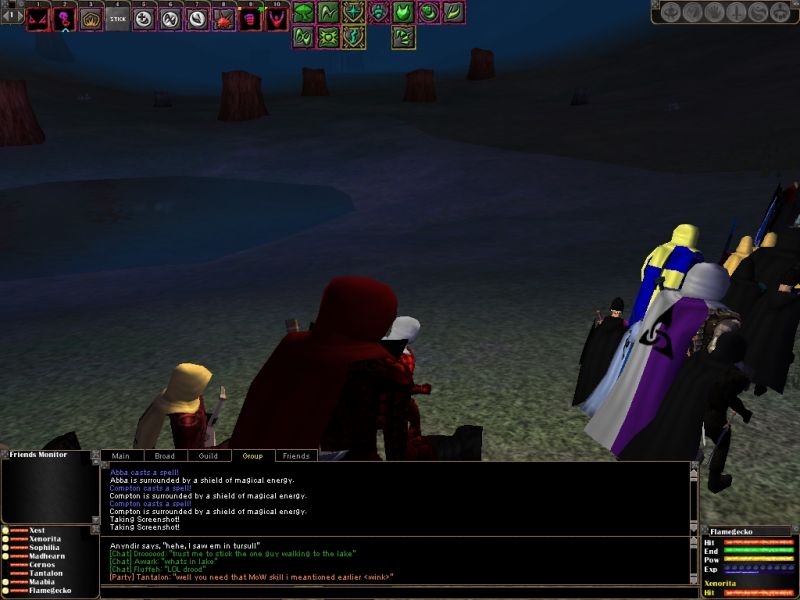Activate the pink swirl ability in slot 2

[65, 19]
